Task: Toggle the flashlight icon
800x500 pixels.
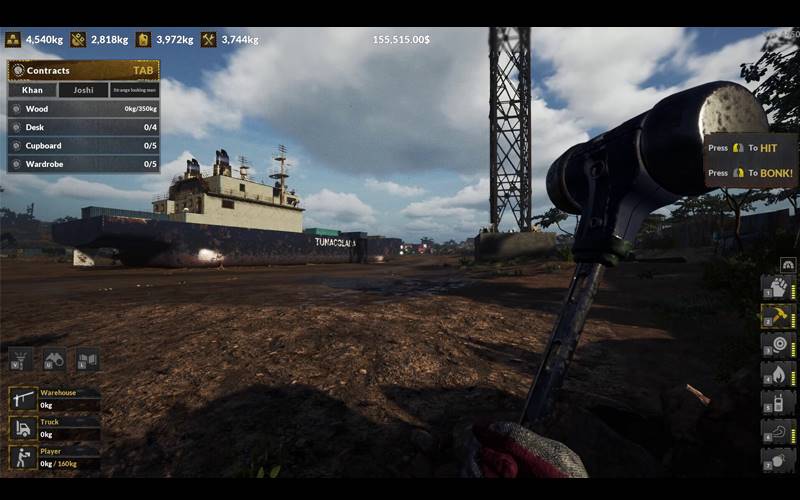Action: pyautogui.click(x=20, y=359)
